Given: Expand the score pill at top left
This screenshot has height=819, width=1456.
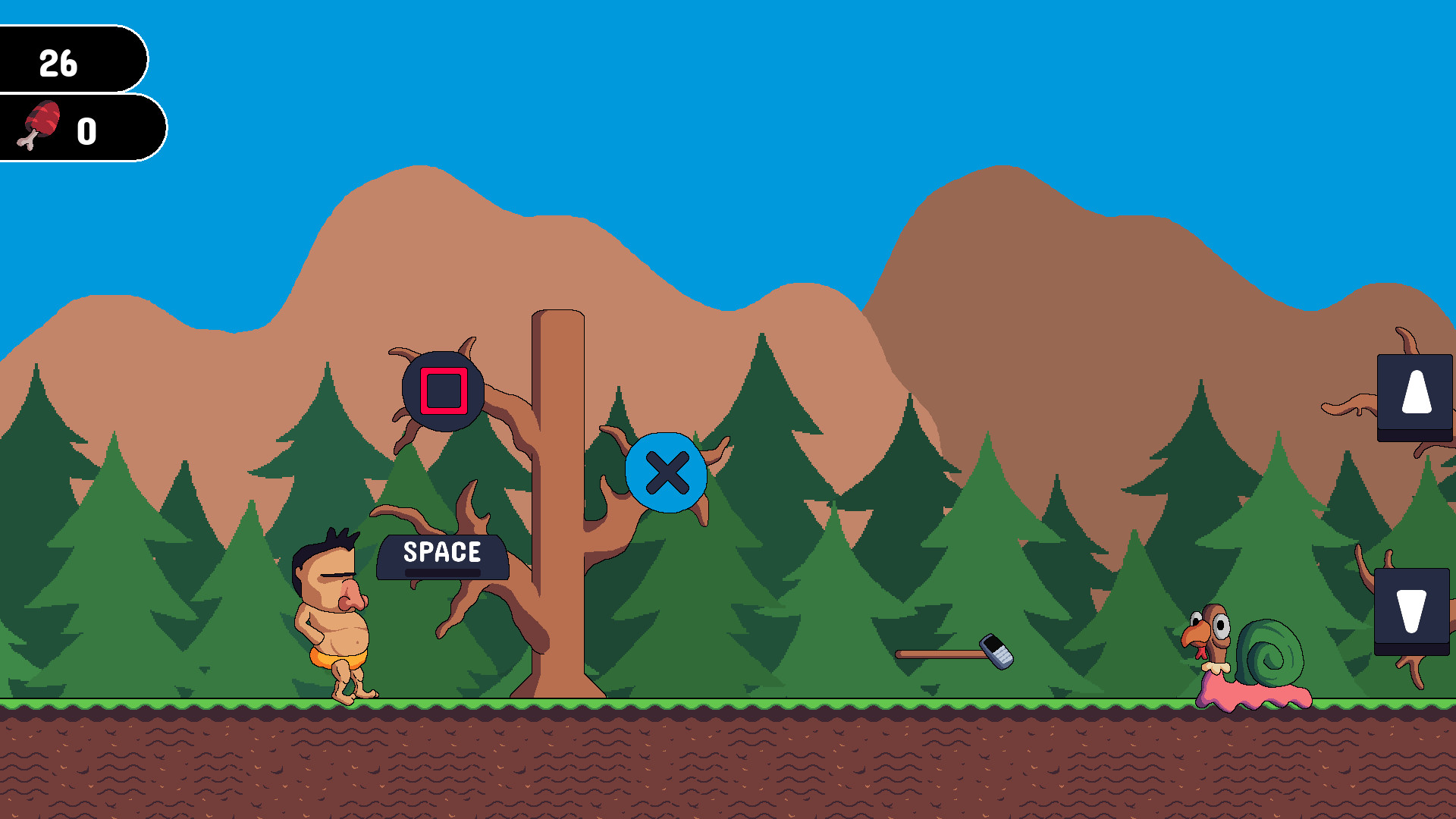Looking at the screenshot, I should [x=72, y=64].
